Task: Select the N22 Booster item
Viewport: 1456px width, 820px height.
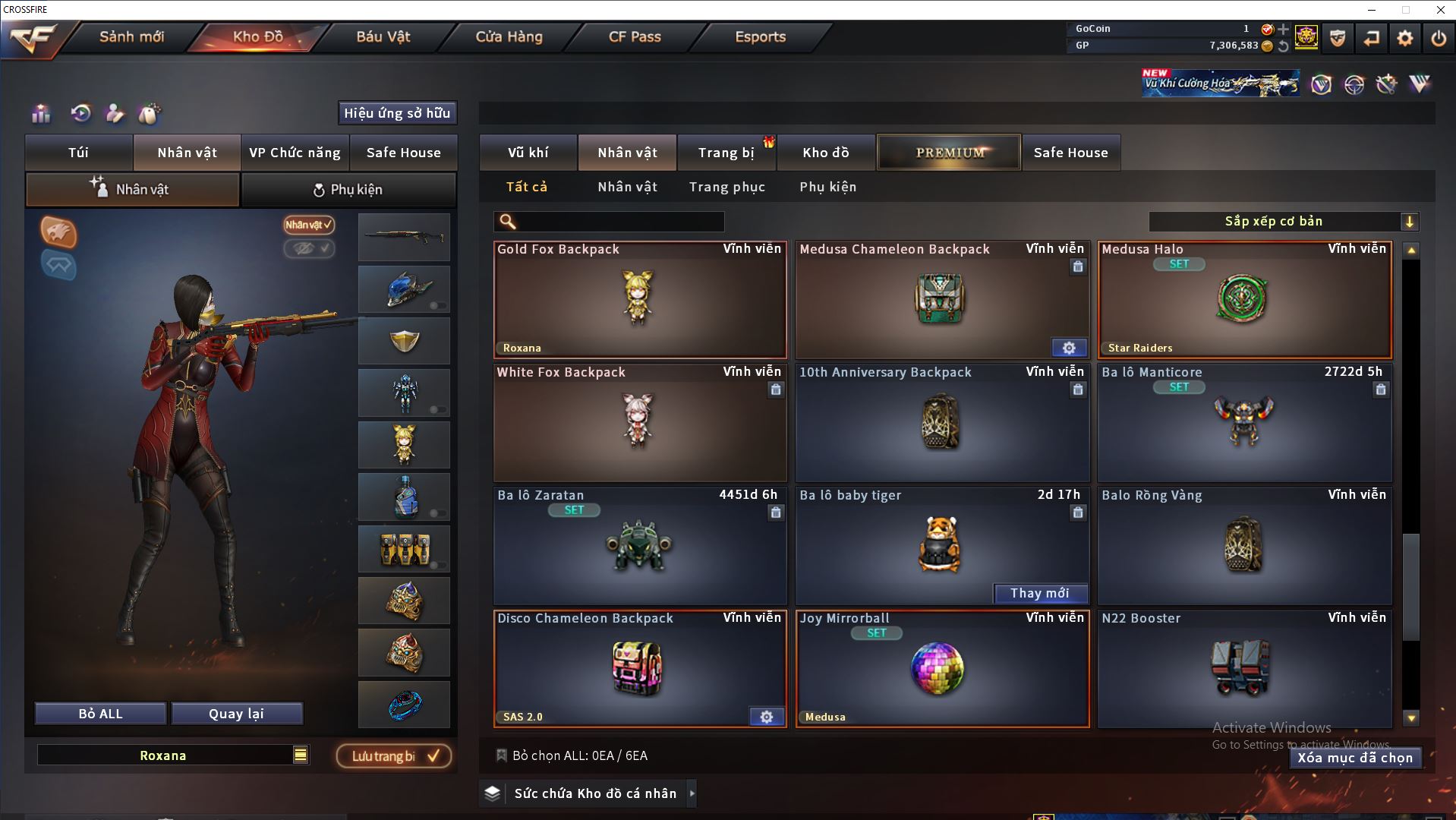Action: pos(1243,669)
